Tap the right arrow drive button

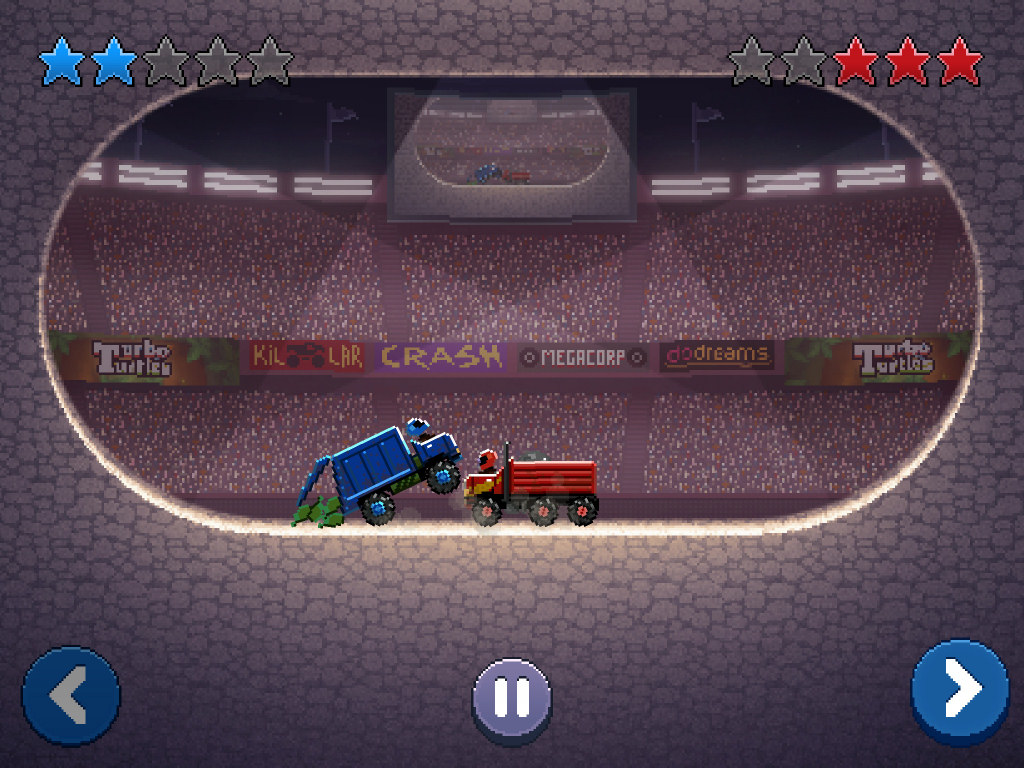959,690
